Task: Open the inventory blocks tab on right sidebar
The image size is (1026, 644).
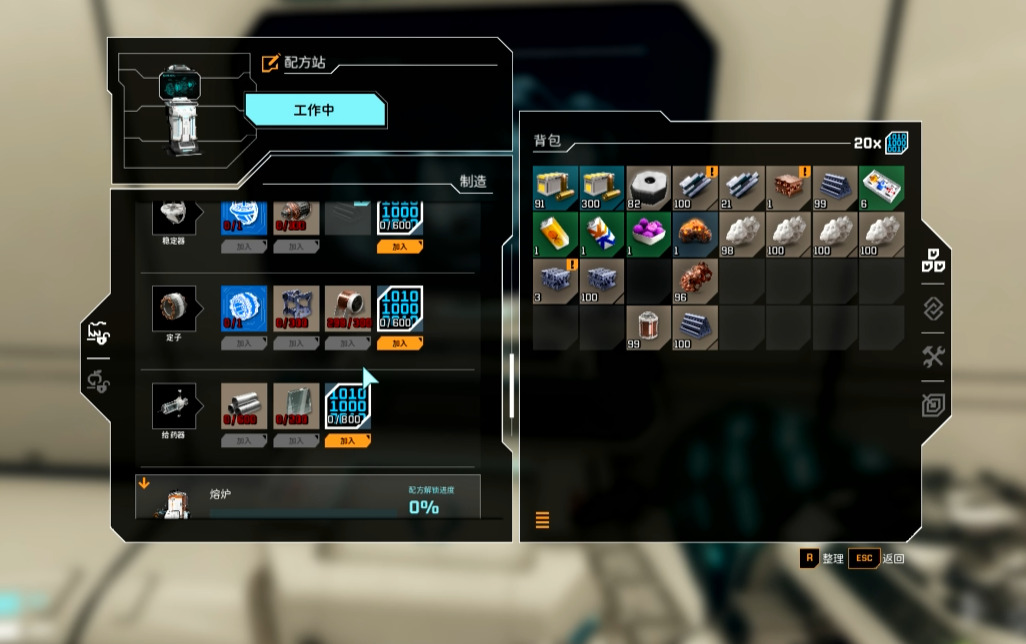Action: click(x=933, y=262)
